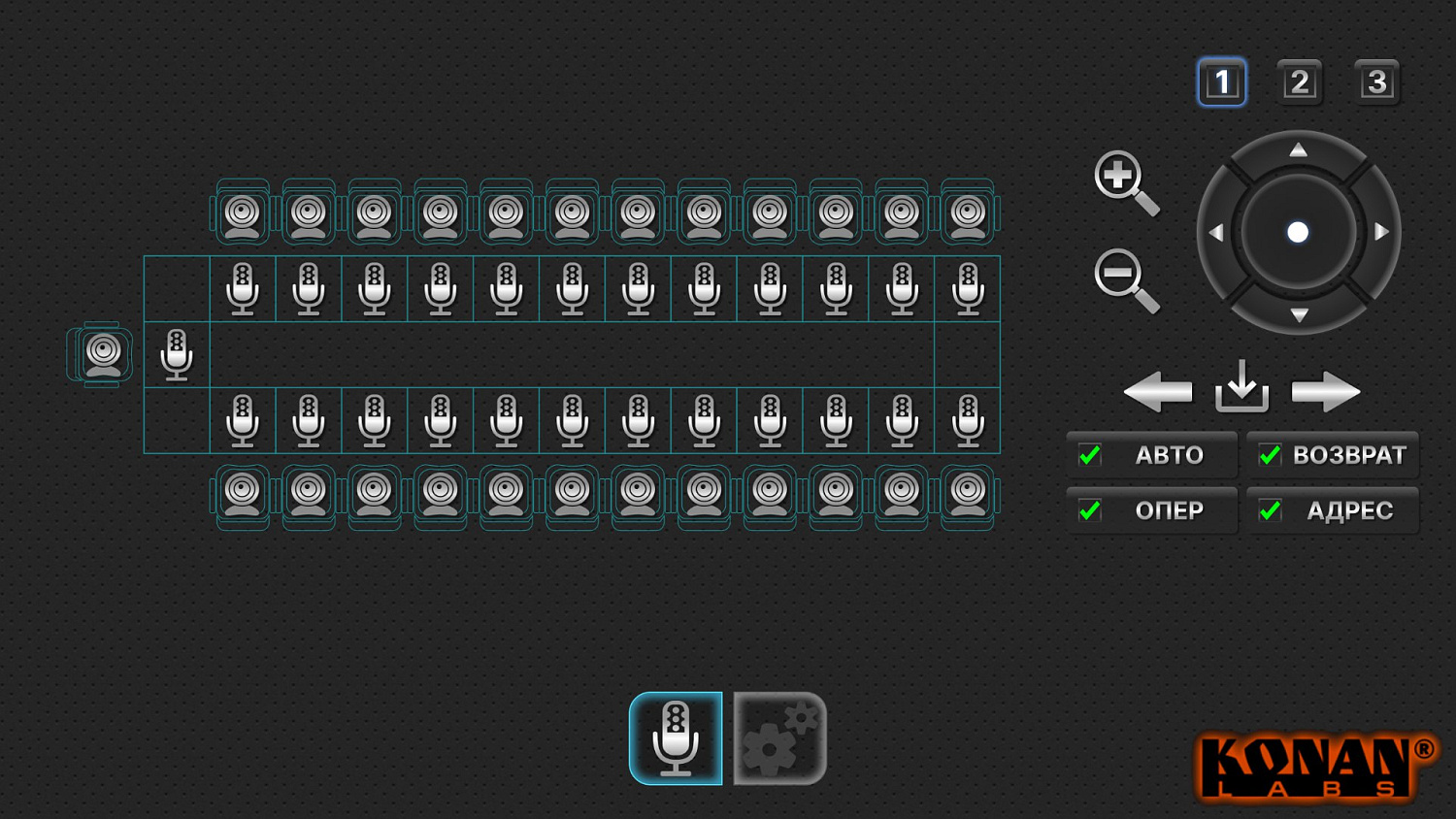The image size is (1456, 819).
Task: Switch to camera preset 2
Action: tap(1299, 82)
